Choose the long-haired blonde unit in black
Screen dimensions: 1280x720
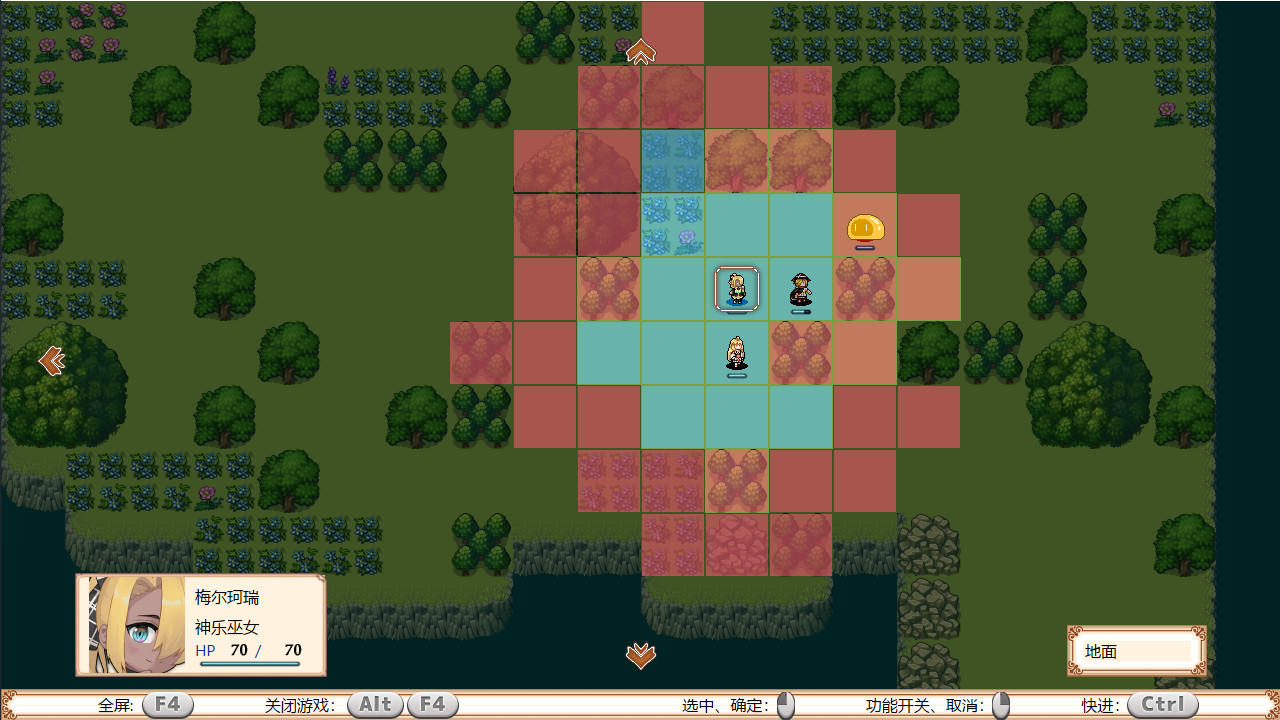[737, 354]
